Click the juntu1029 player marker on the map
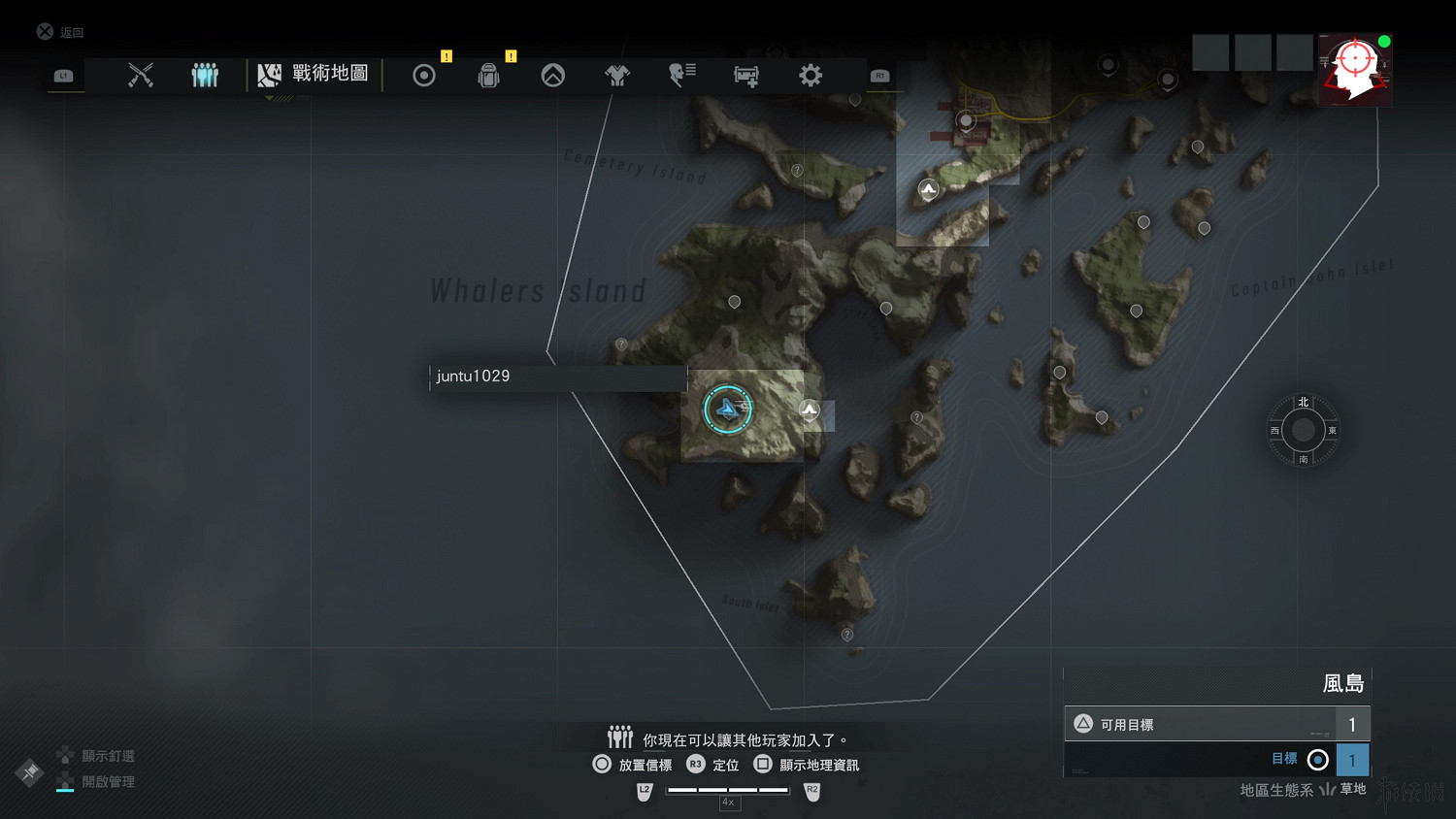This screenshot has width=1456, height=819. pos(727,409)
